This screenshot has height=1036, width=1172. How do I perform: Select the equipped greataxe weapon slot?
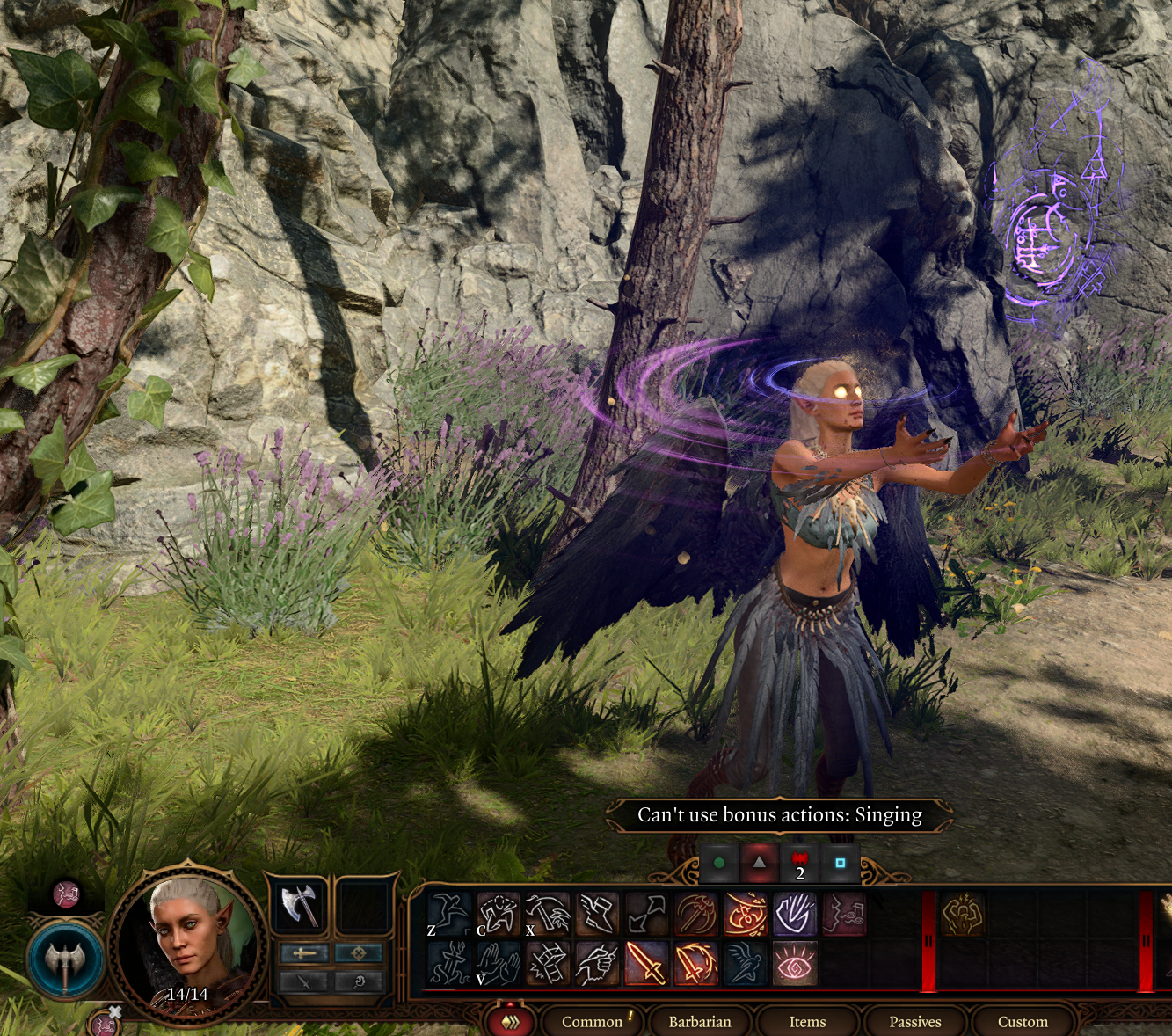point(298,904)
